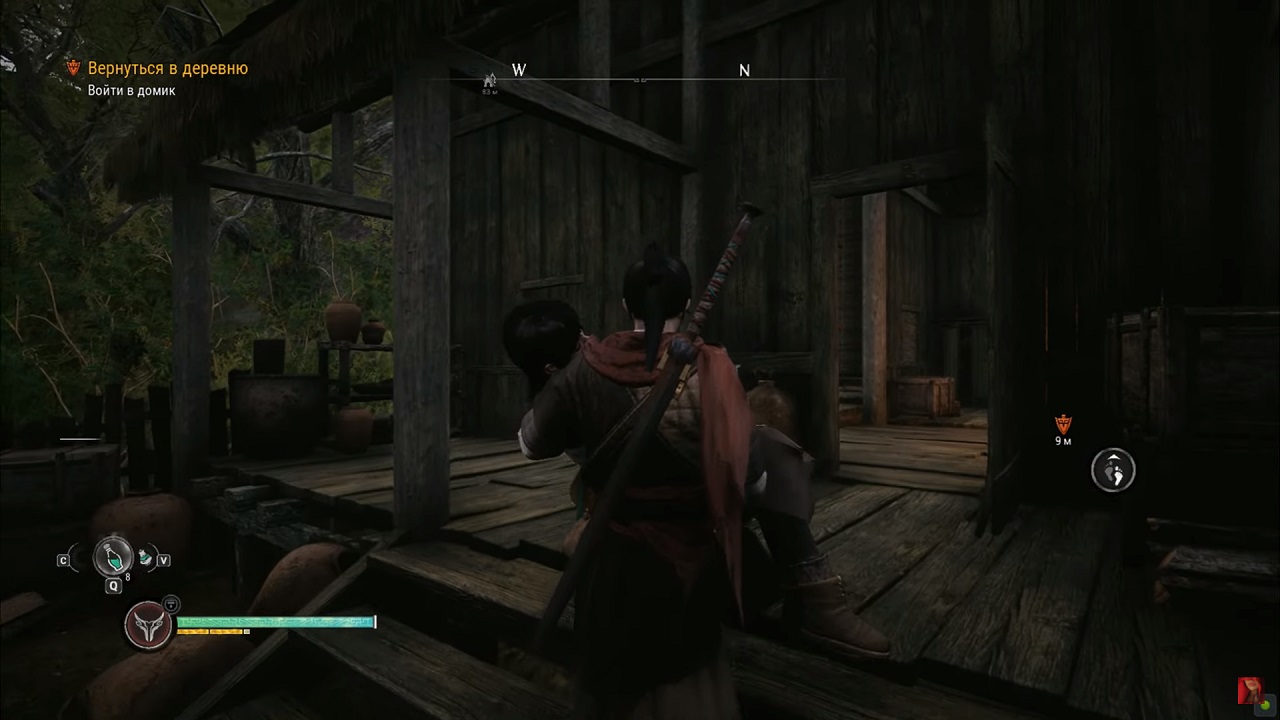The width and height of the screenshot is (1280, 720).
Task: Click the orange quest waypoint marker
Action: 1063,424
